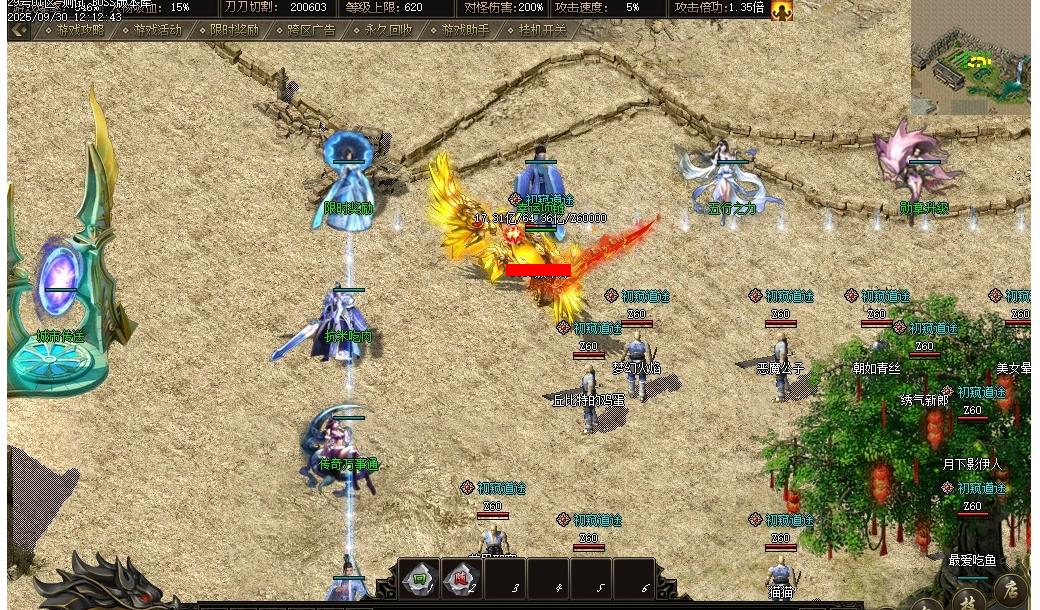Use the red stone in hotbar slot 2
Screen dimensions: 1040x610
[461, 579]
